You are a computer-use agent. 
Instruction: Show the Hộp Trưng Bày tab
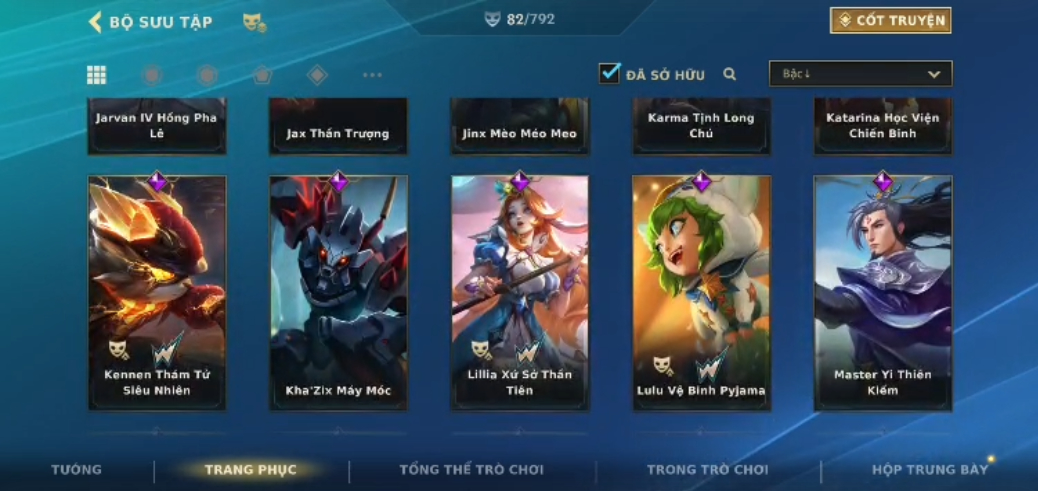(x=930, y=470)
